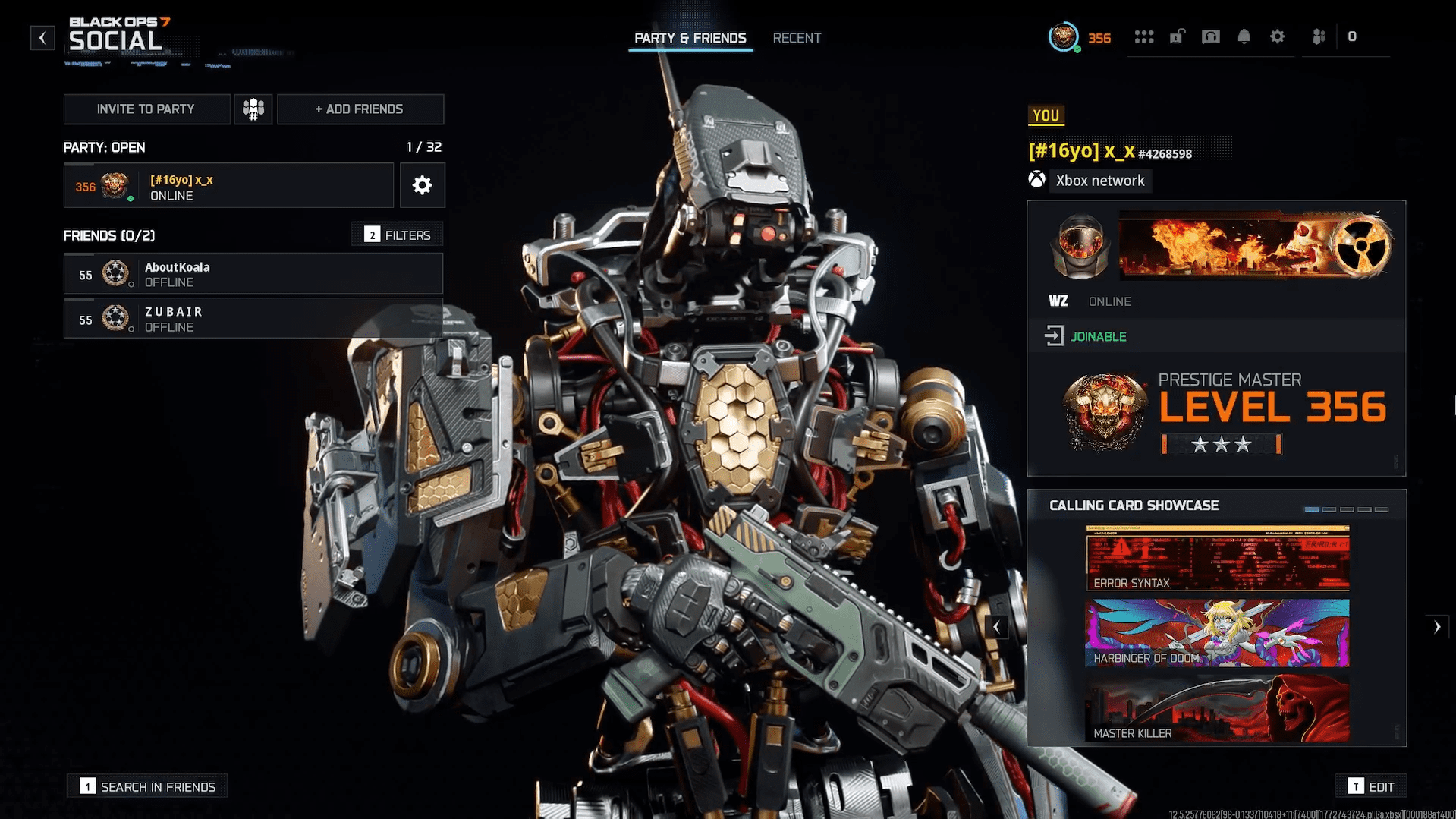Select the Party & Friends tab

[x=690, y=38]
